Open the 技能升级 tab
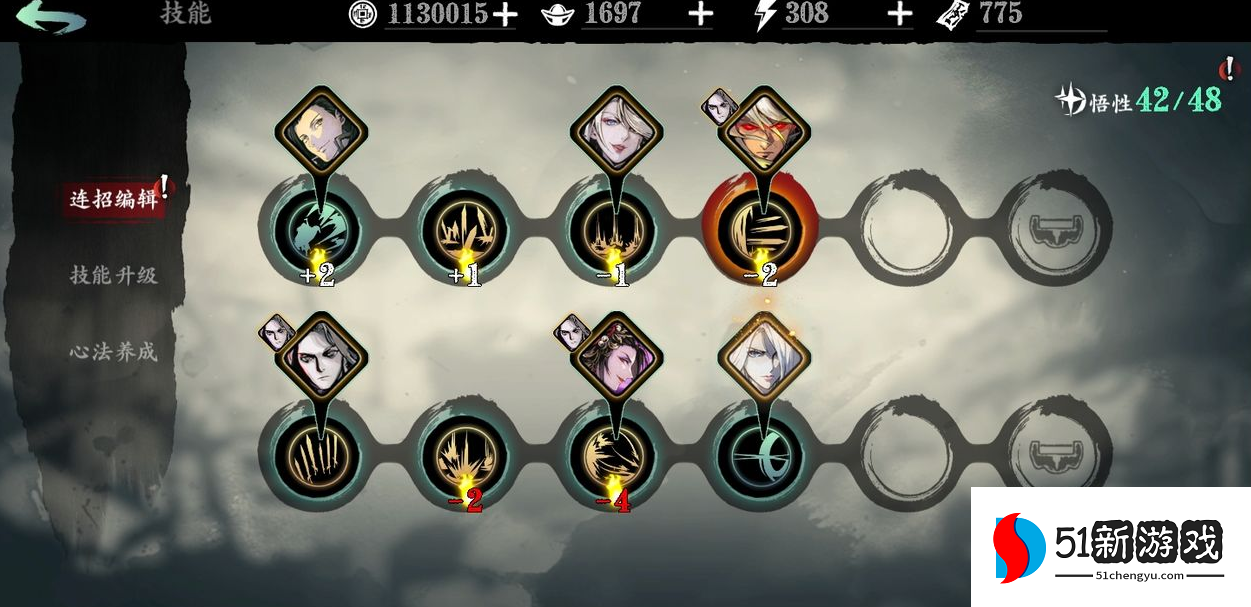 coord(113,275)
